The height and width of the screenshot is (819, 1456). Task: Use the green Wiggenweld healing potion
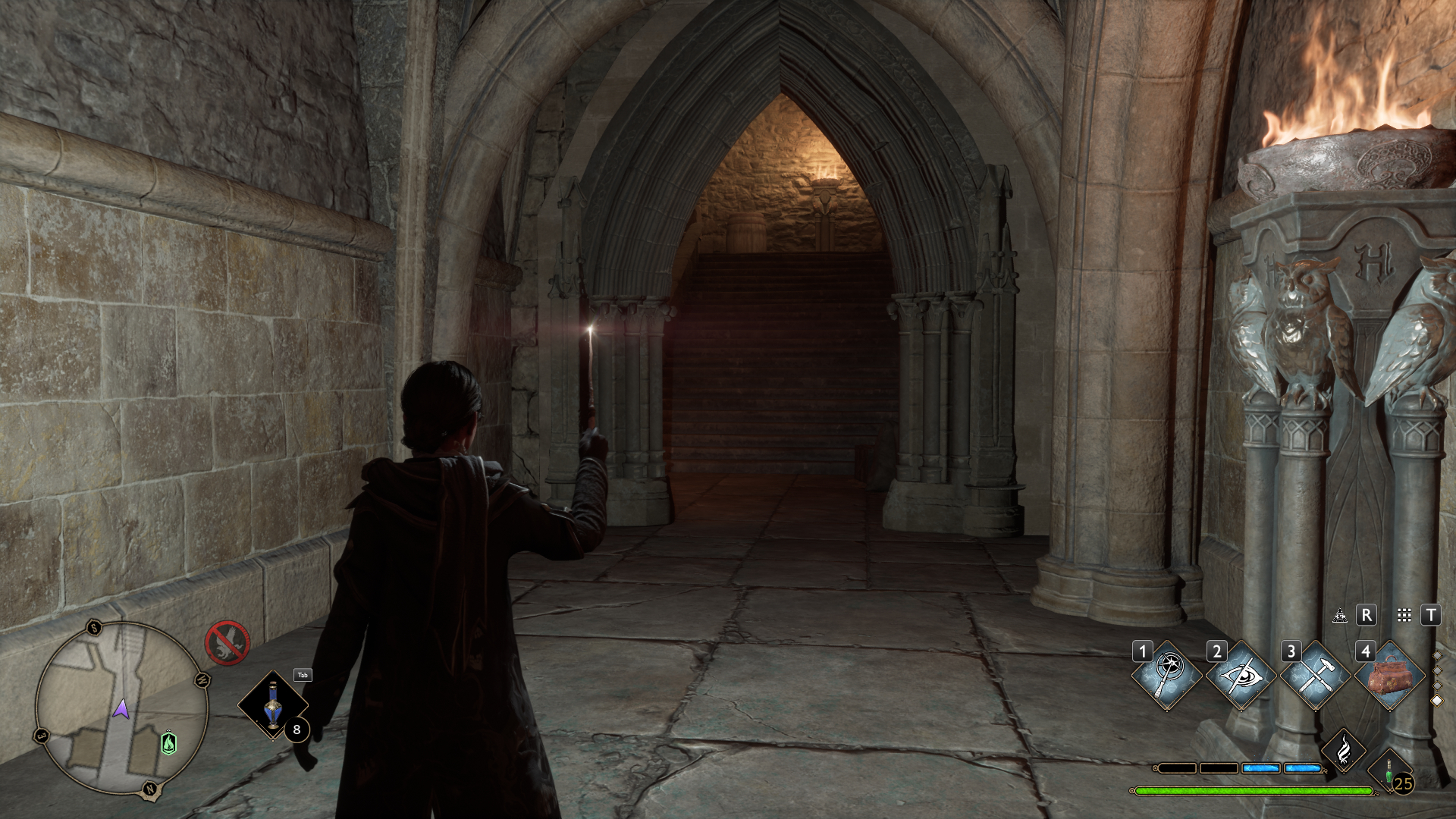pos(1391,772)
